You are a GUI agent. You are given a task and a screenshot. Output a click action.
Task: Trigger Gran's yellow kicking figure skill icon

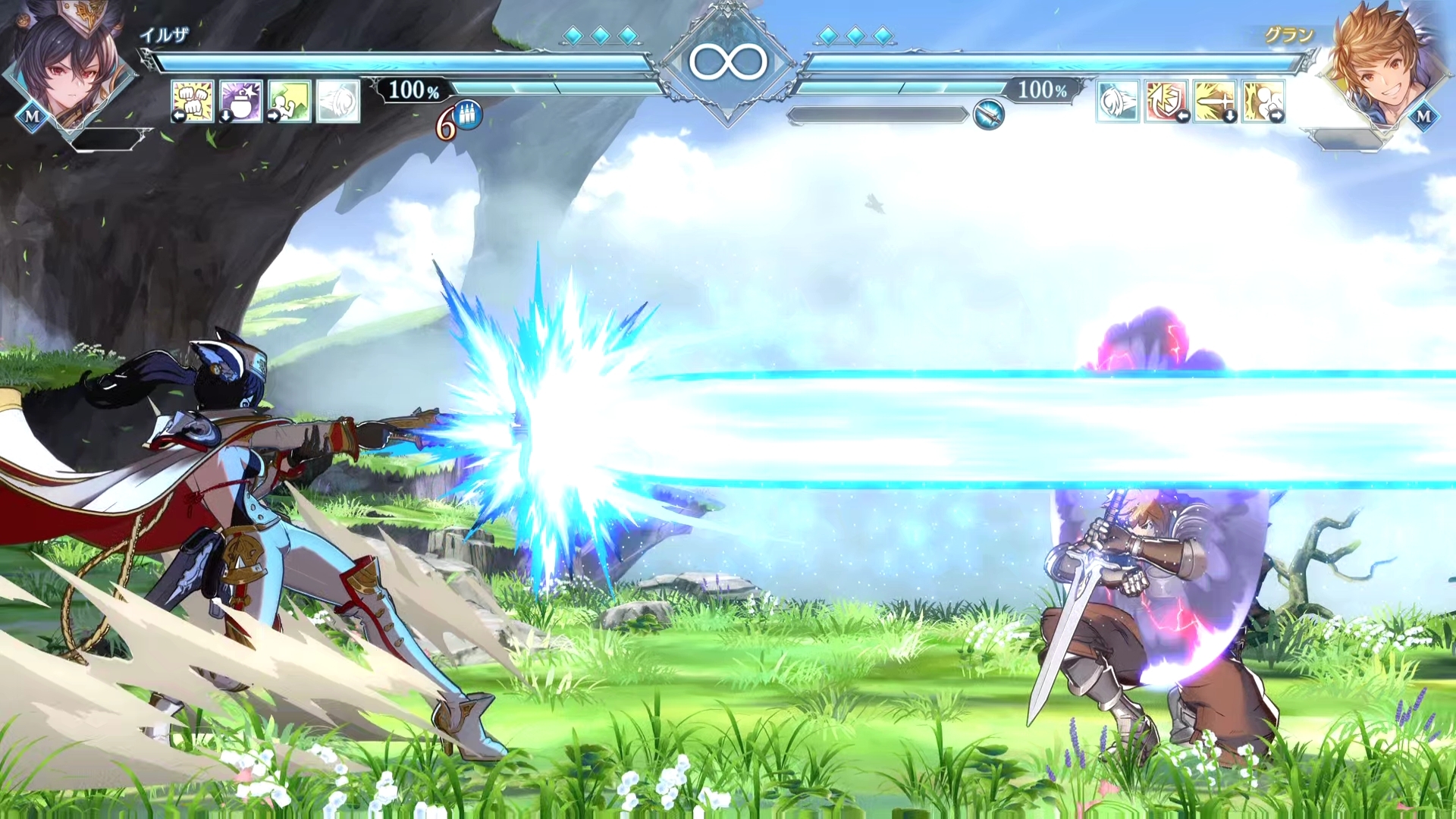[x=1263, y=101]
